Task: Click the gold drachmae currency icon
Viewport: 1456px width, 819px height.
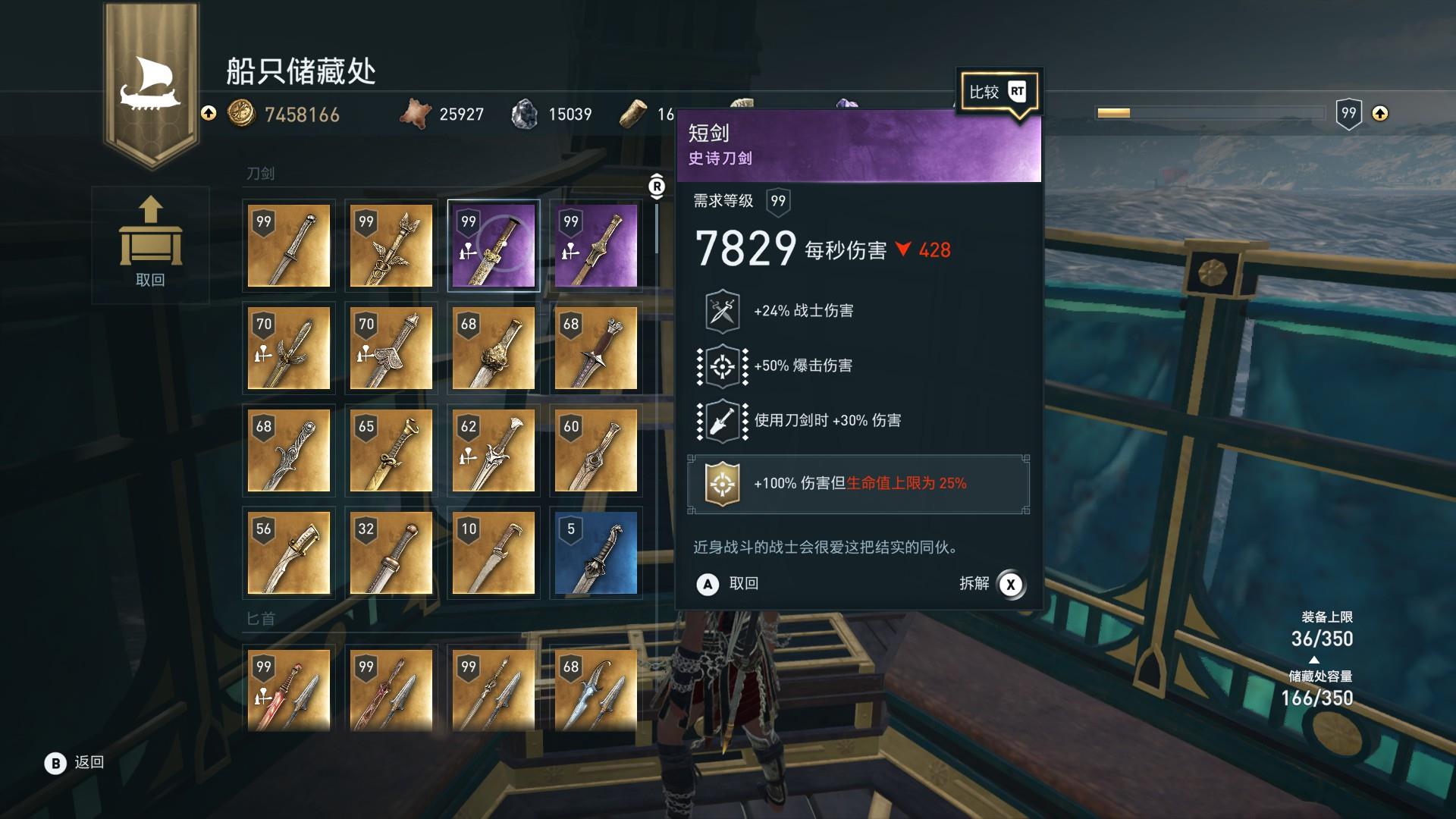Action: (x=243, y=115)
